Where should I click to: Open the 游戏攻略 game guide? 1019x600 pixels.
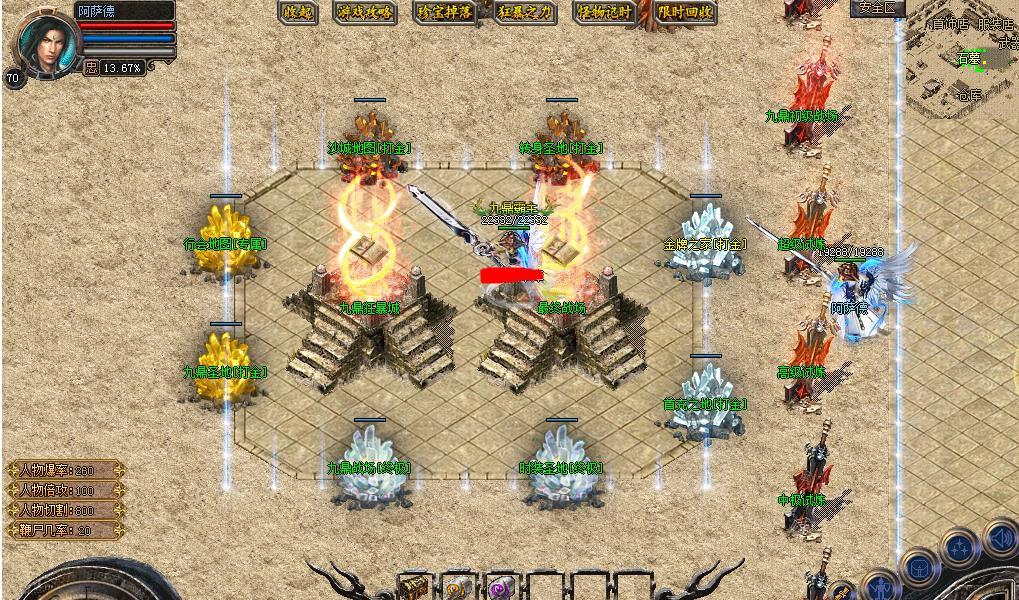365,13
